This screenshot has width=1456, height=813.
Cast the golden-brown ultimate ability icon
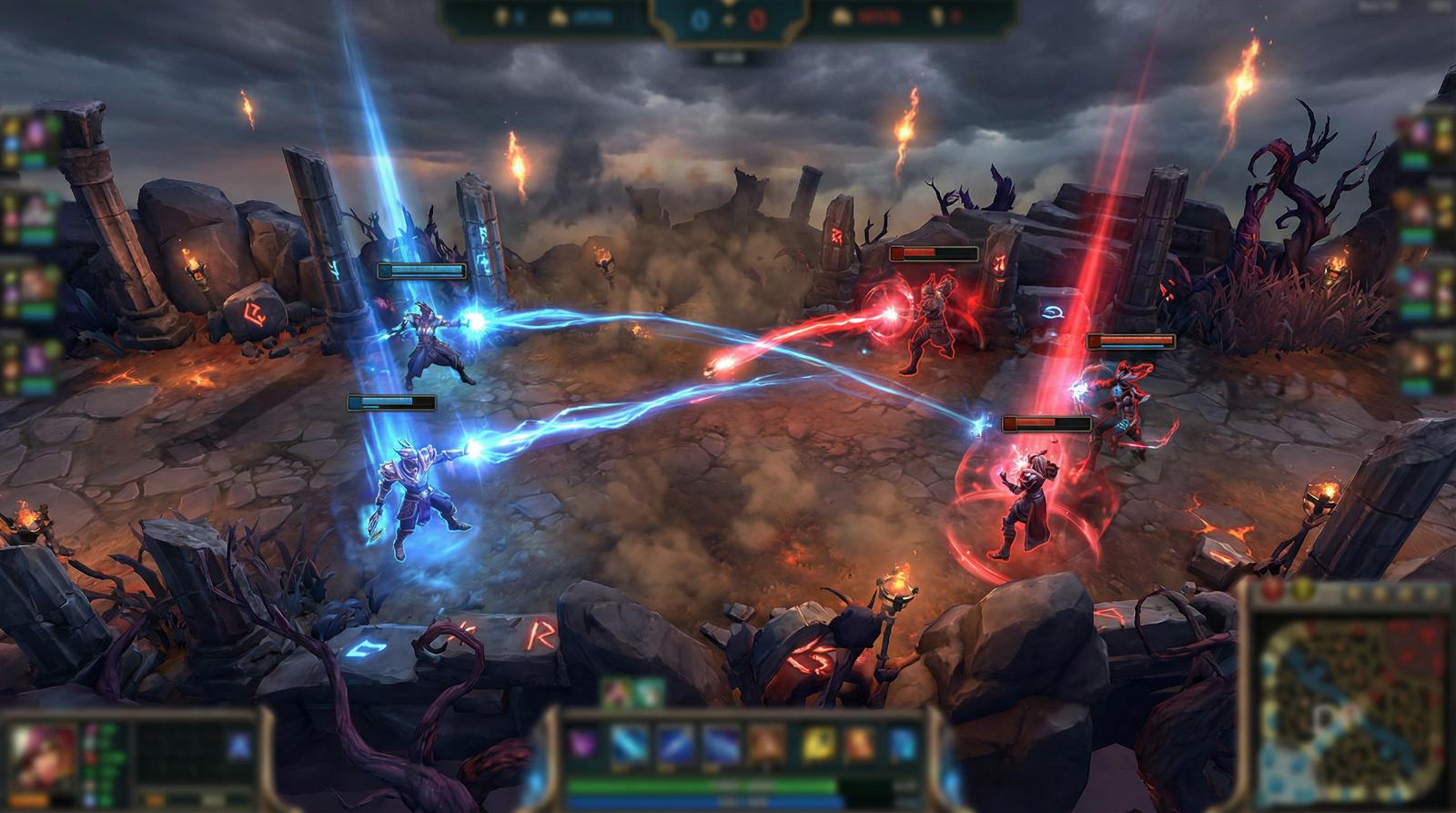[766, 743]
